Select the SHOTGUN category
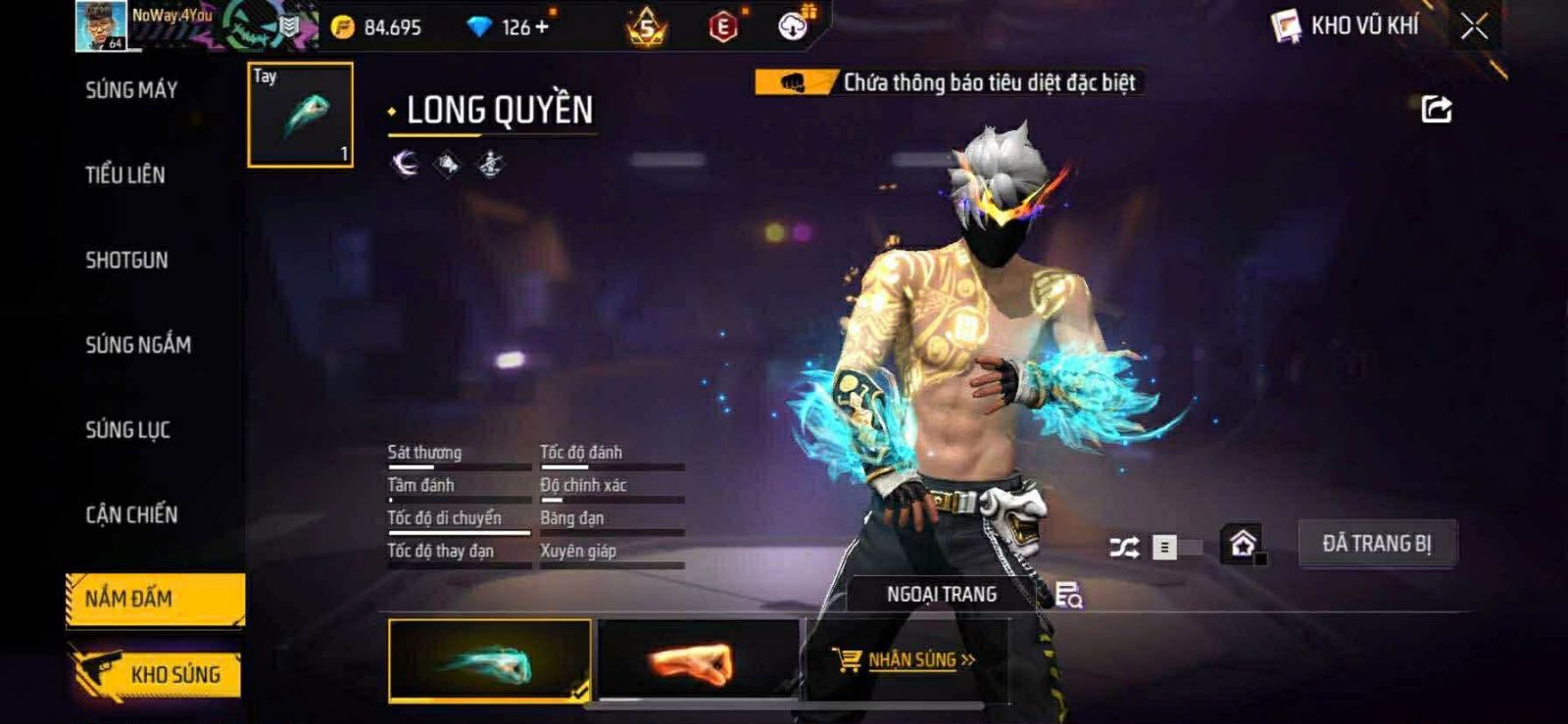The image size is (1568, 724). coord(126,261)
